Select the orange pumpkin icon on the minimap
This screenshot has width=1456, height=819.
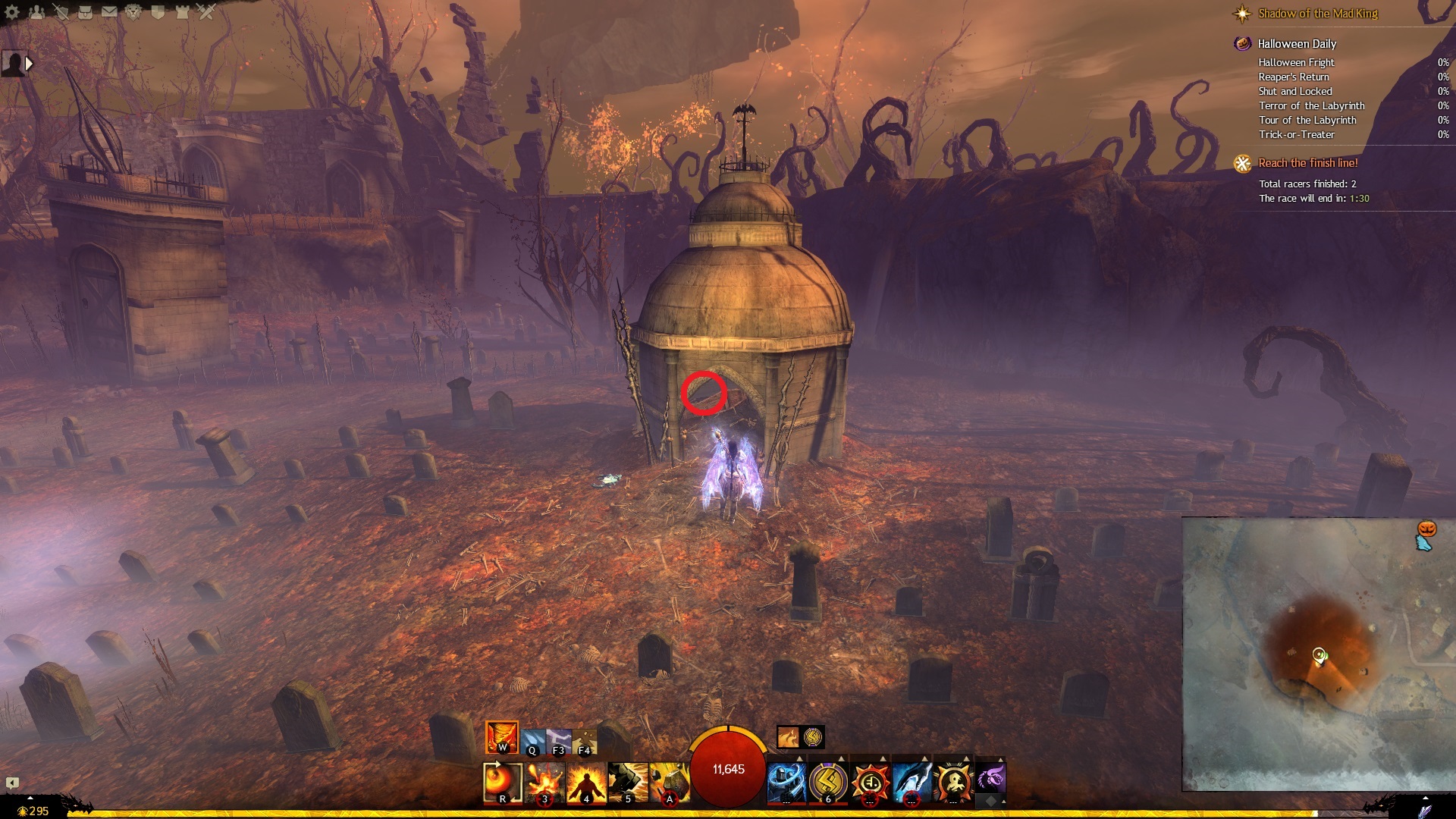pyautogui.click(x=1427, y=529)
